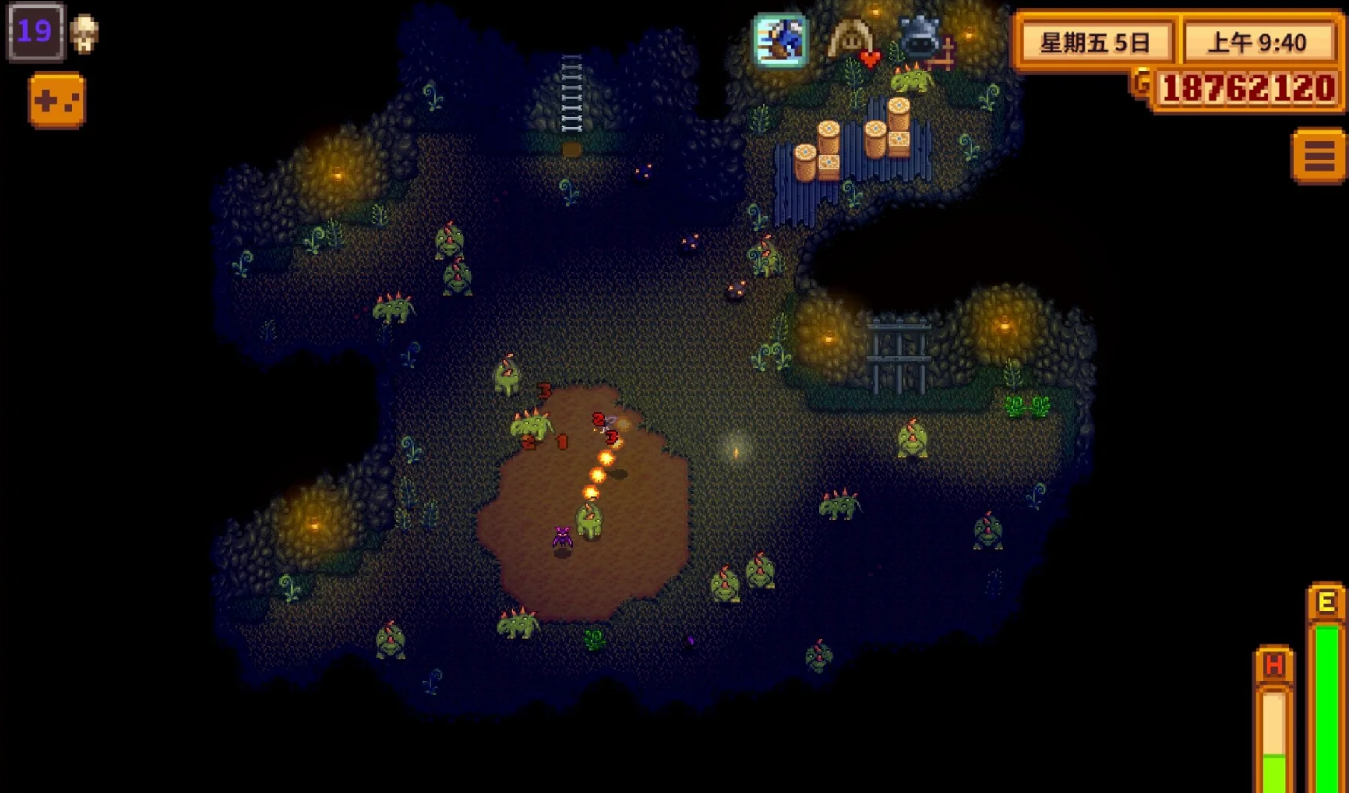Inspect the tan arch buff icon with heart
The height and width of the screenshot is (793, 1349).
[x=852, y=42]
